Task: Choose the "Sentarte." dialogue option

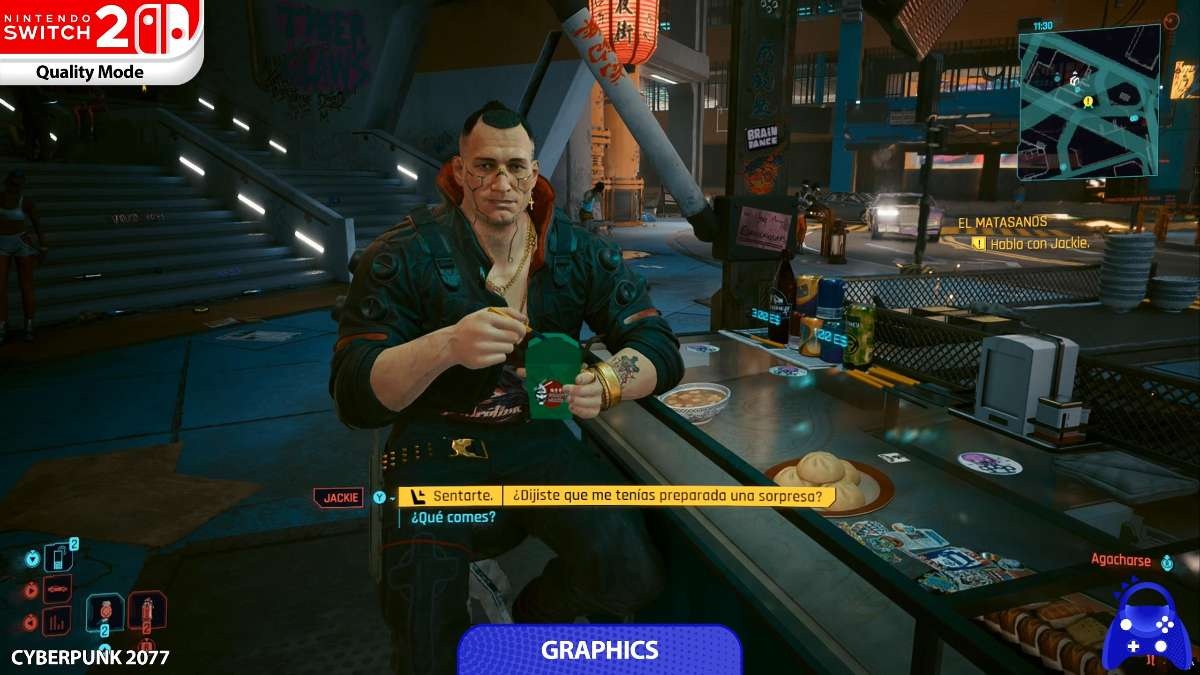Action: pyautogui.click(x=461, y=496)
